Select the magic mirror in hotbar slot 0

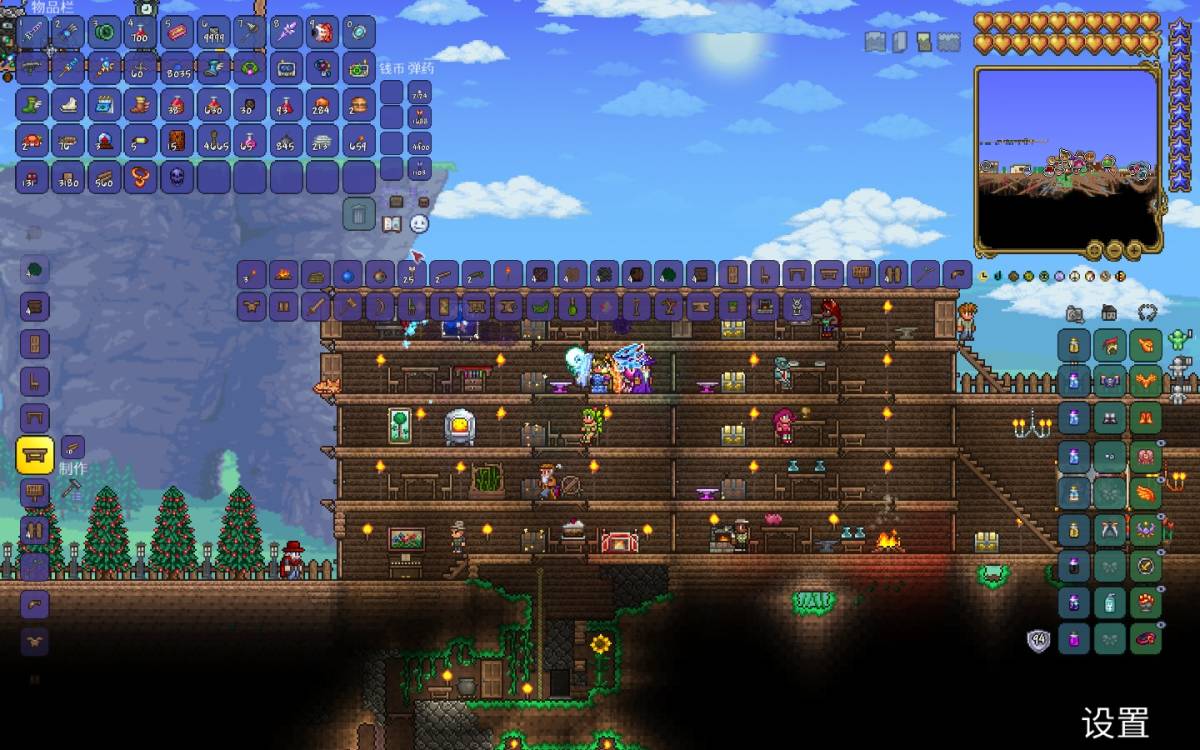click(x=359, y=33)
